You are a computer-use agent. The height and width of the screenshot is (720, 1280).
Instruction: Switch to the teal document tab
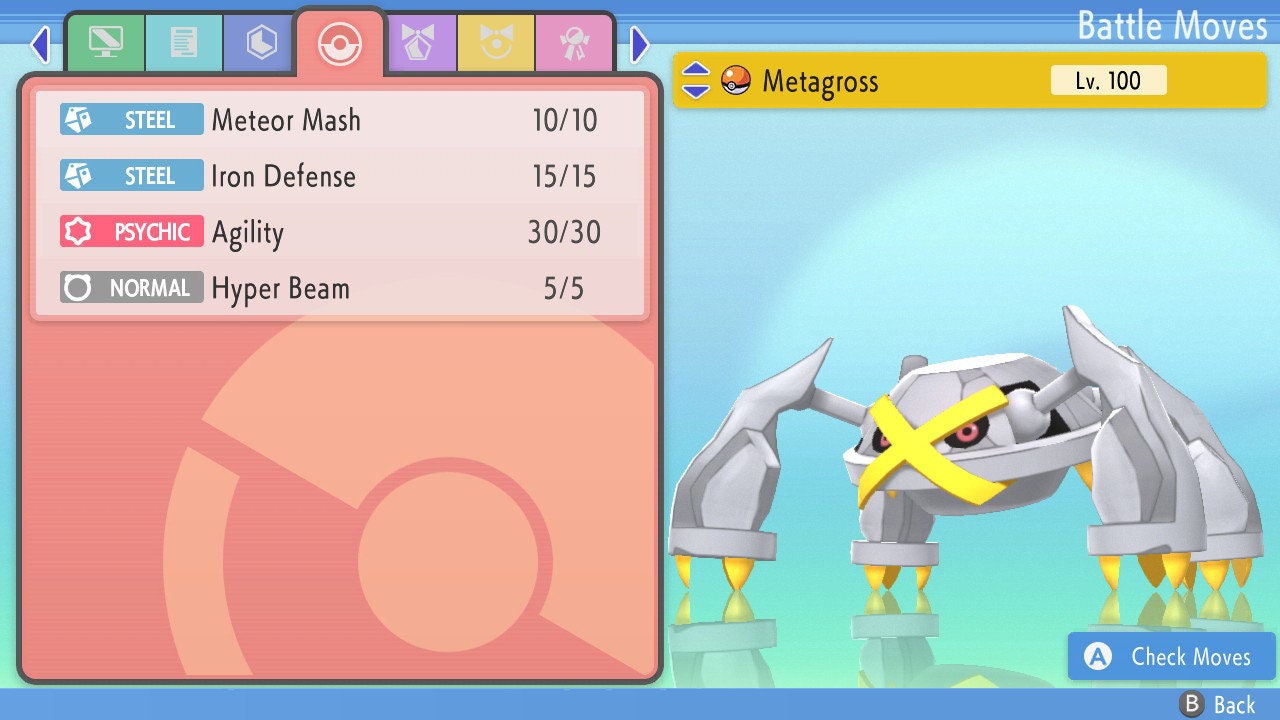point(184,44)
